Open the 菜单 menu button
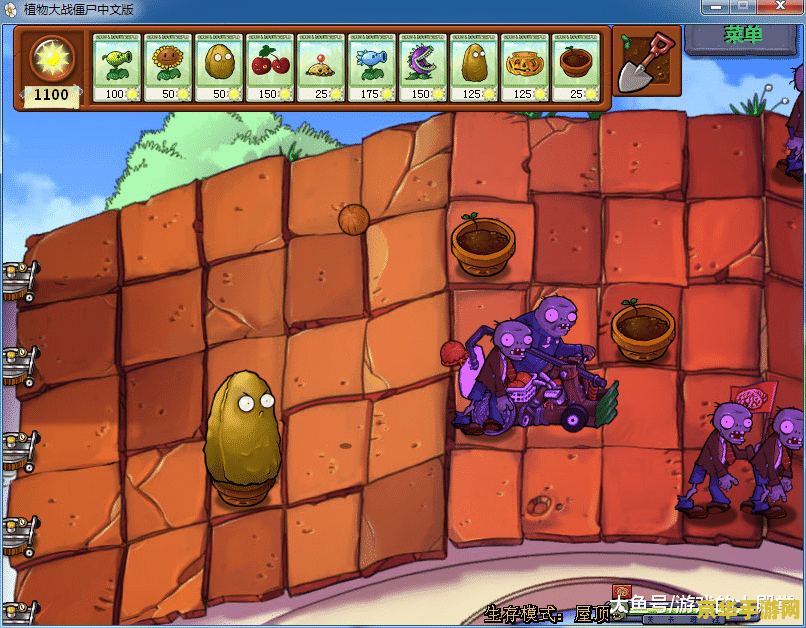This screenshot has width=806, height=628. 743,36
